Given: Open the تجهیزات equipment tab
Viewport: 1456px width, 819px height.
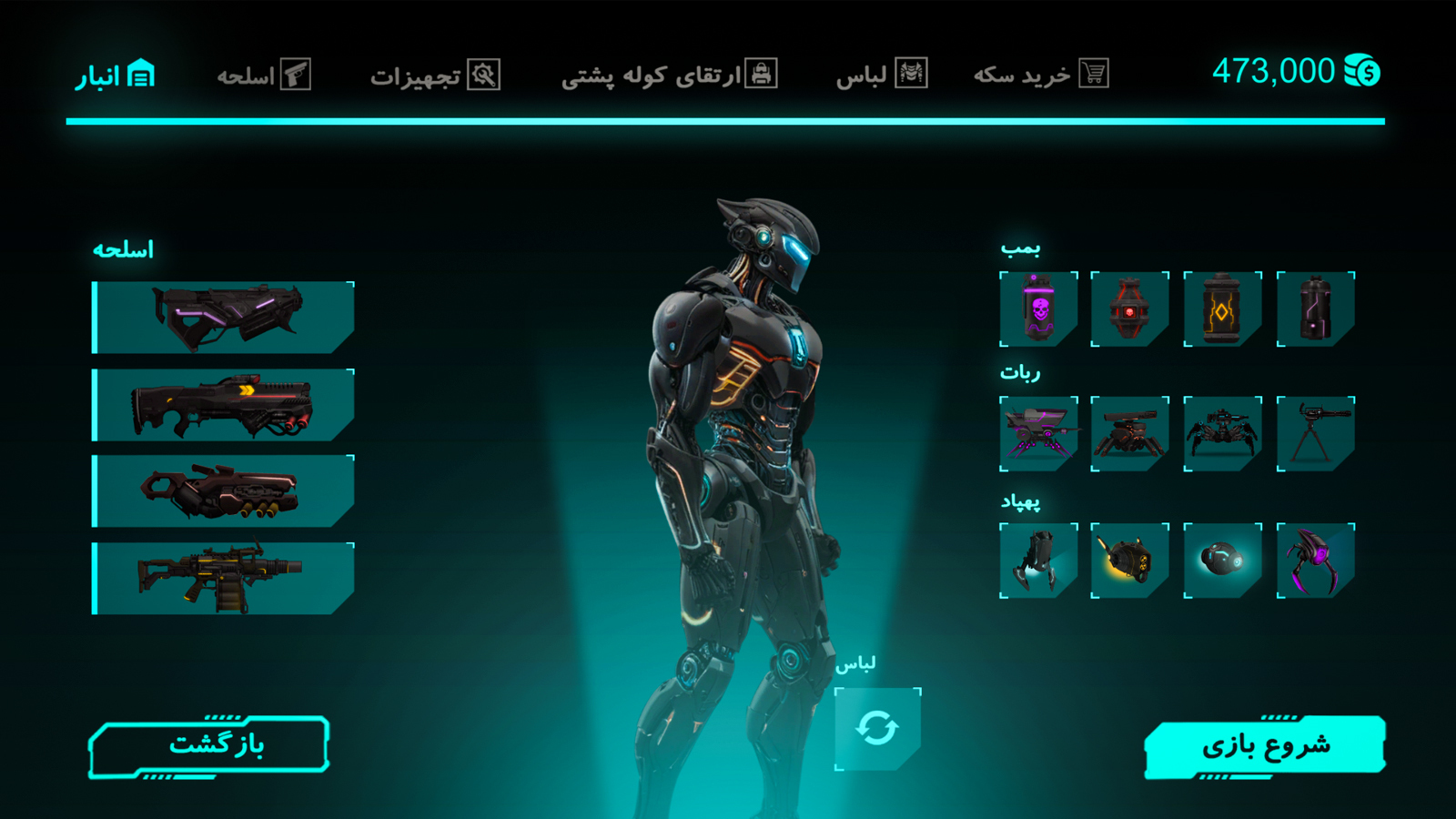Looking at the screenshot, I should coord(435,76).
